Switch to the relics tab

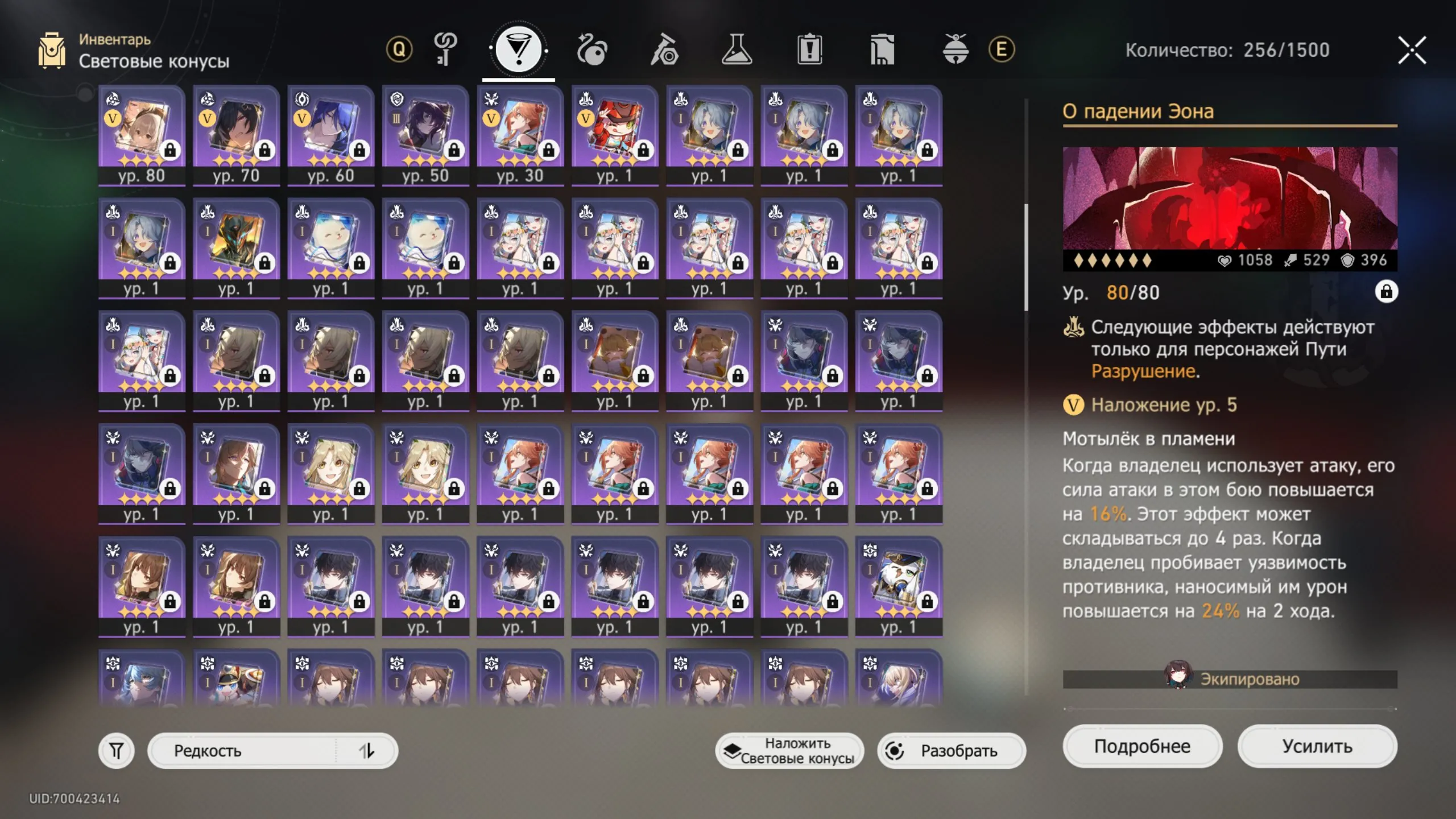(x=591, y=50)
